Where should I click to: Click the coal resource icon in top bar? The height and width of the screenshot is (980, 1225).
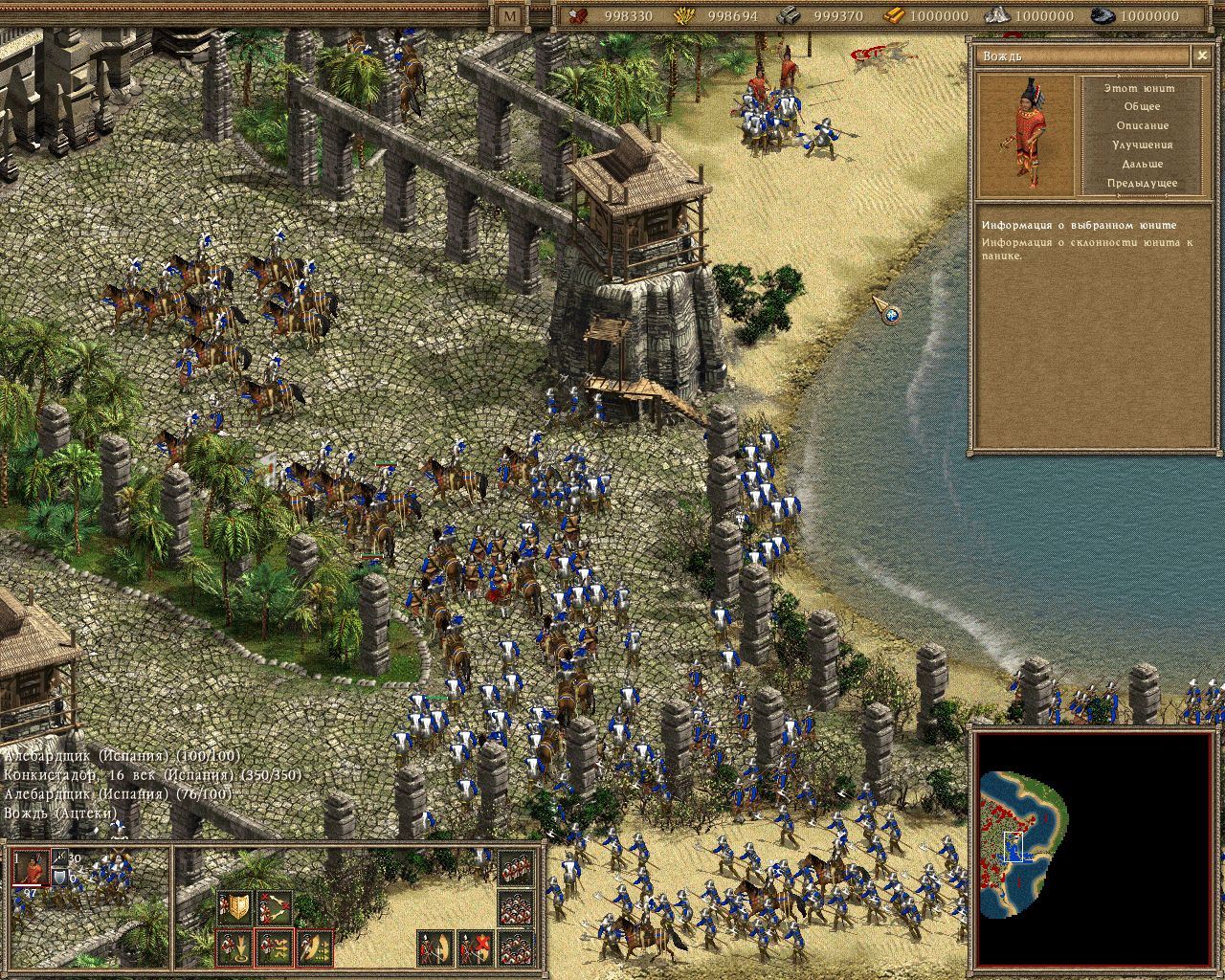click(x=1101, y=16)
